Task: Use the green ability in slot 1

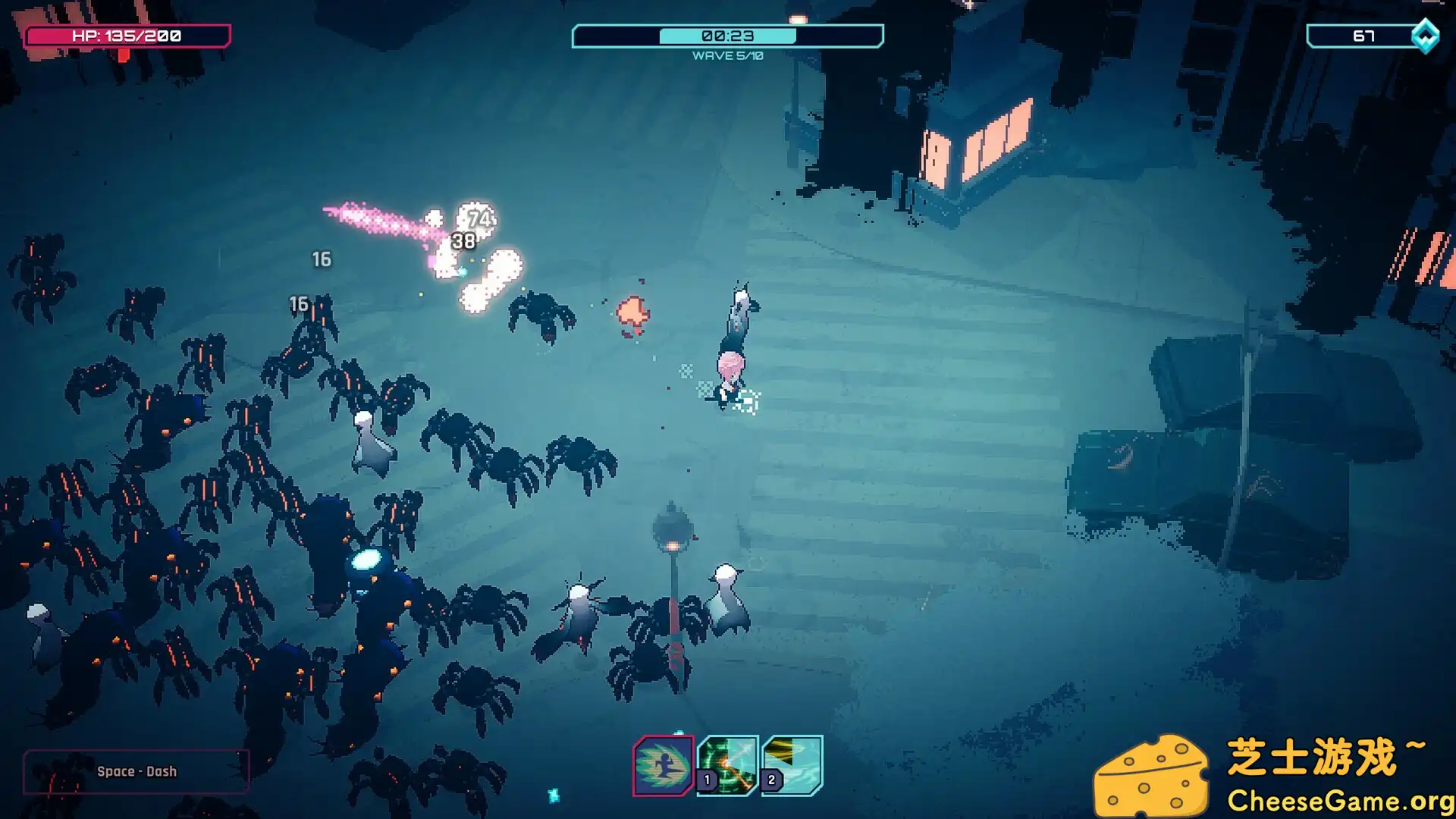Action: 728,764
